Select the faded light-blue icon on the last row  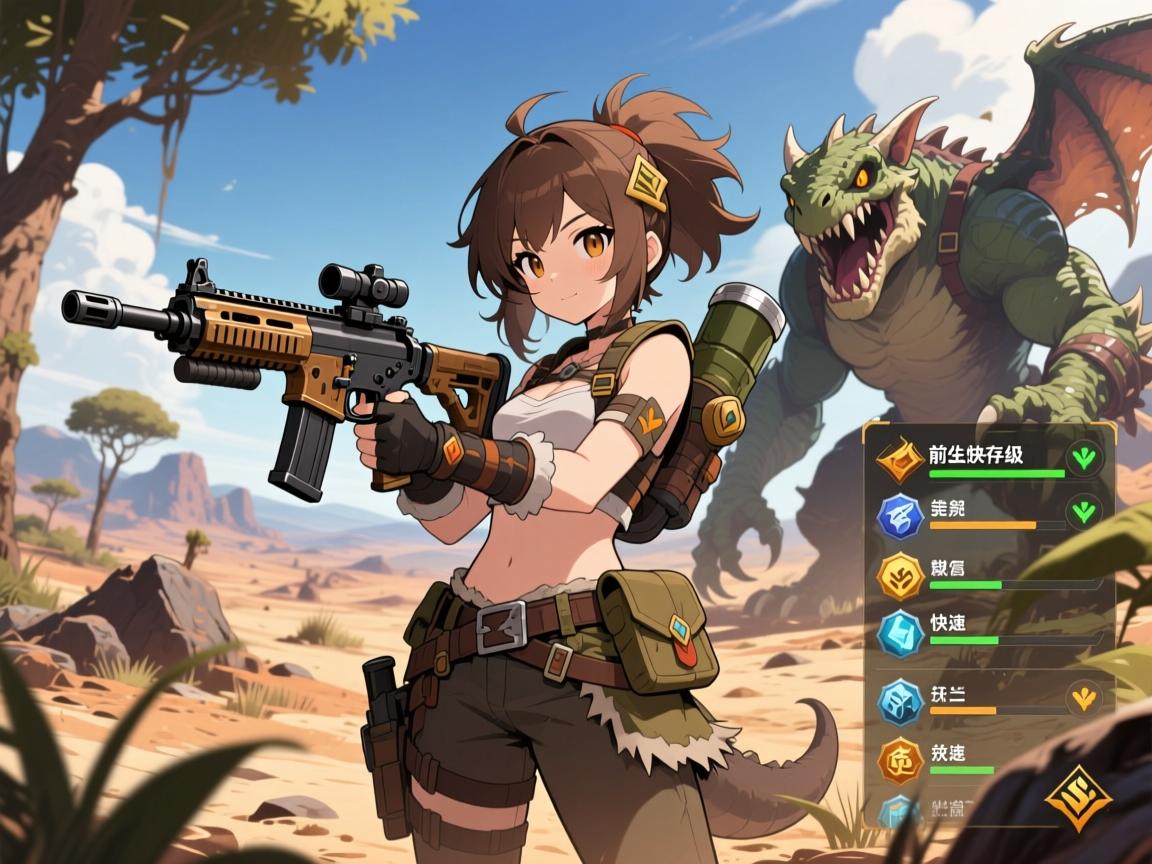(896, 810)
